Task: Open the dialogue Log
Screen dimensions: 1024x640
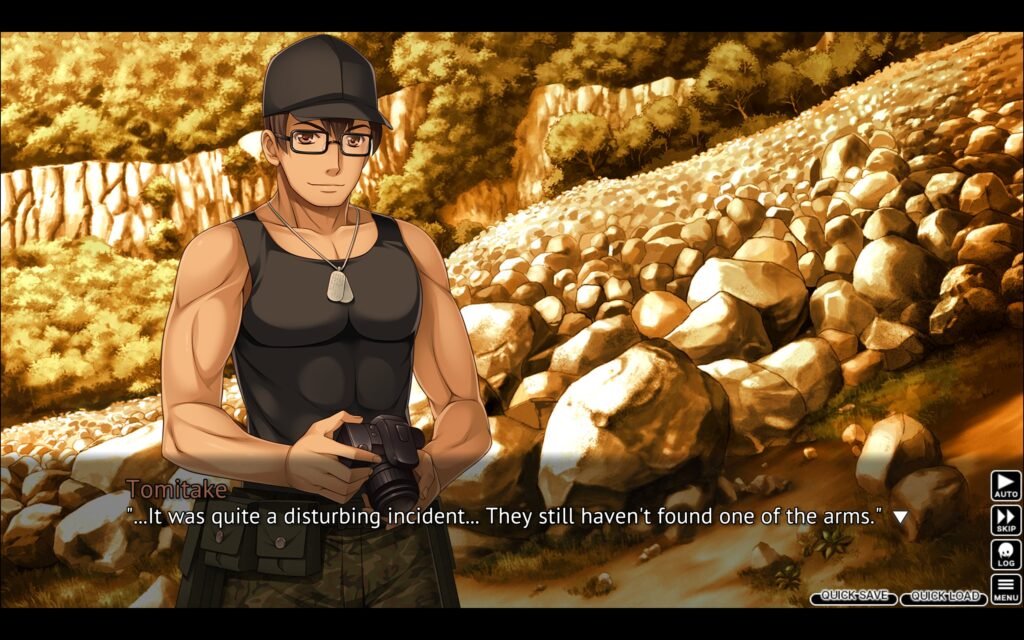Action: 1005,554
